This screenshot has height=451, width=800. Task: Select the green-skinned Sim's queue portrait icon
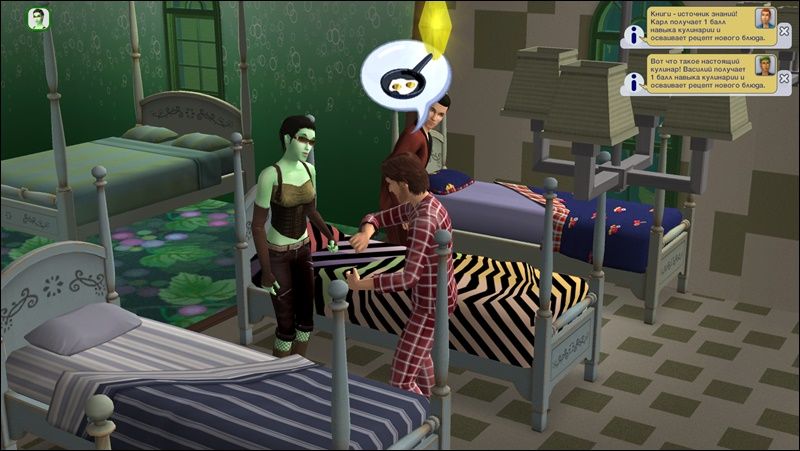click(39, 19)
